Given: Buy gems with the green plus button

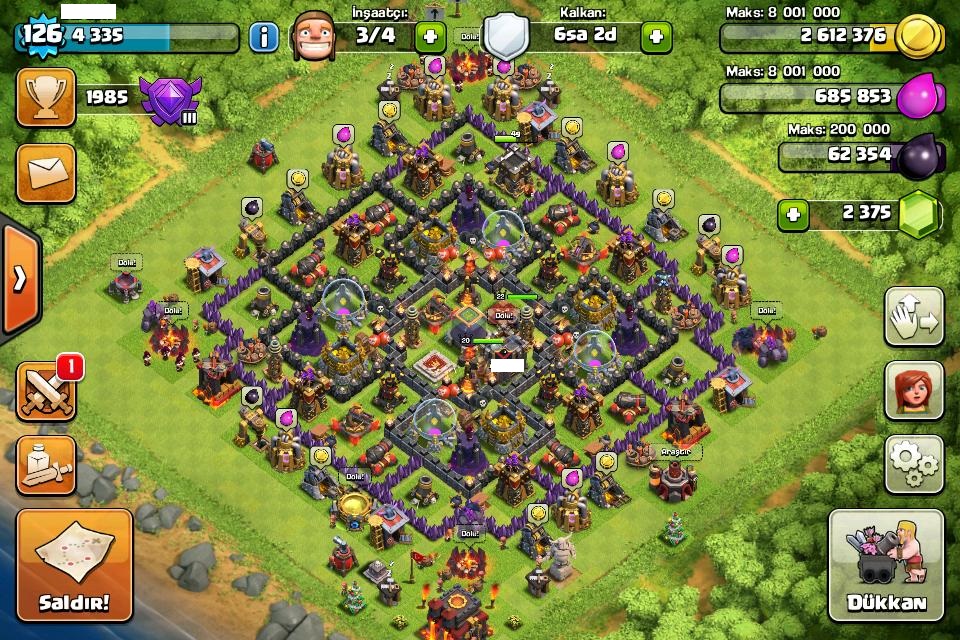Looking at the screenshot, I should point(793,213).
